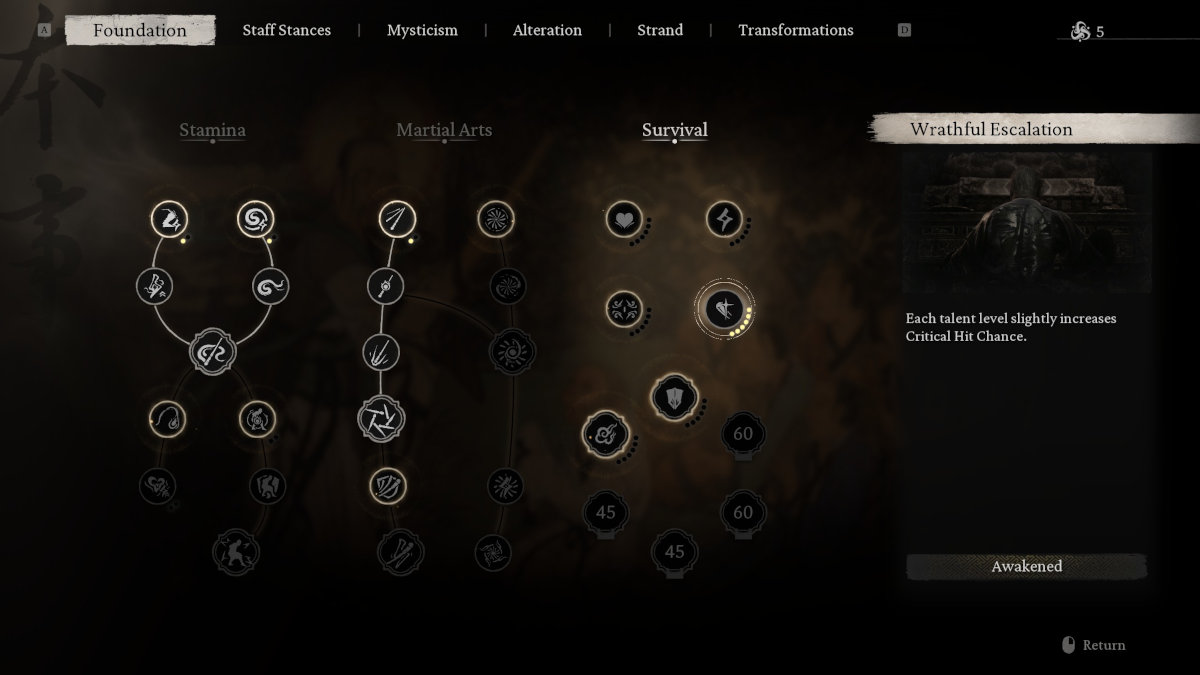Click the Awakened button

(1026, 566)
